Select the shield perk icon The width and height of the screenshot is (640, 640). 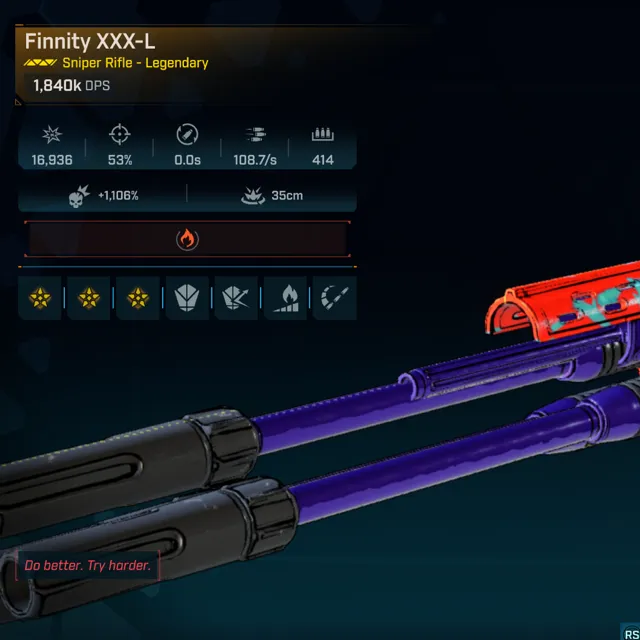187,298
